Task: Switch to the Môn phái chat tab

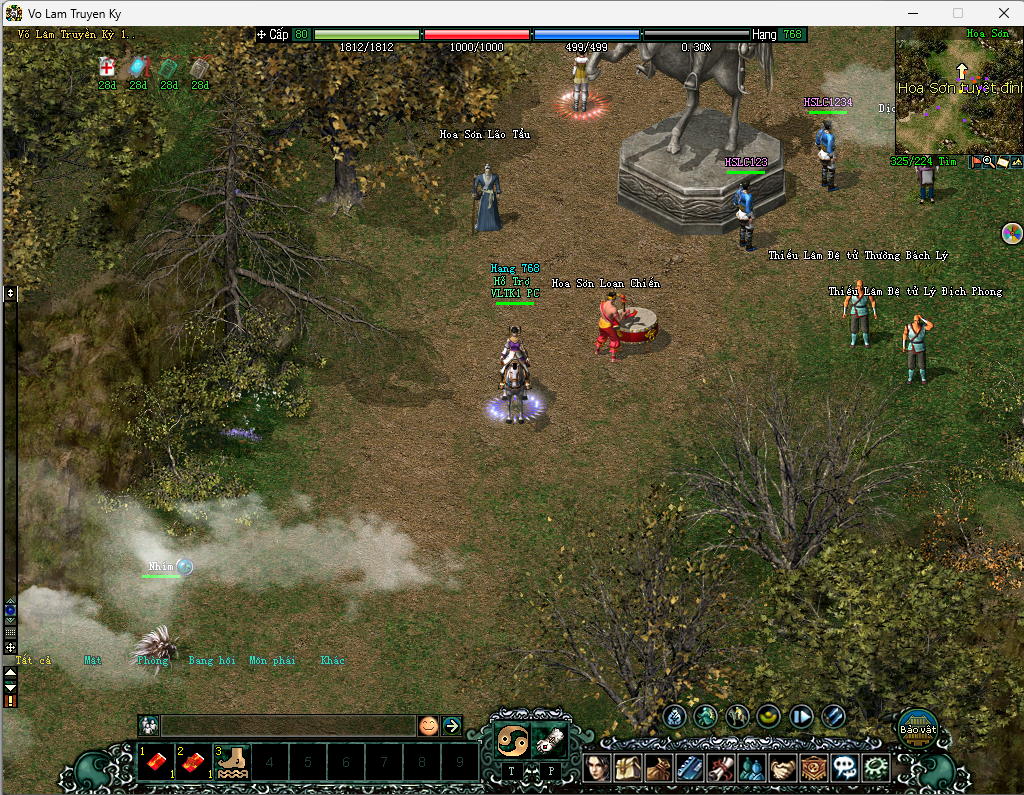Action: [x=272, y=661]
